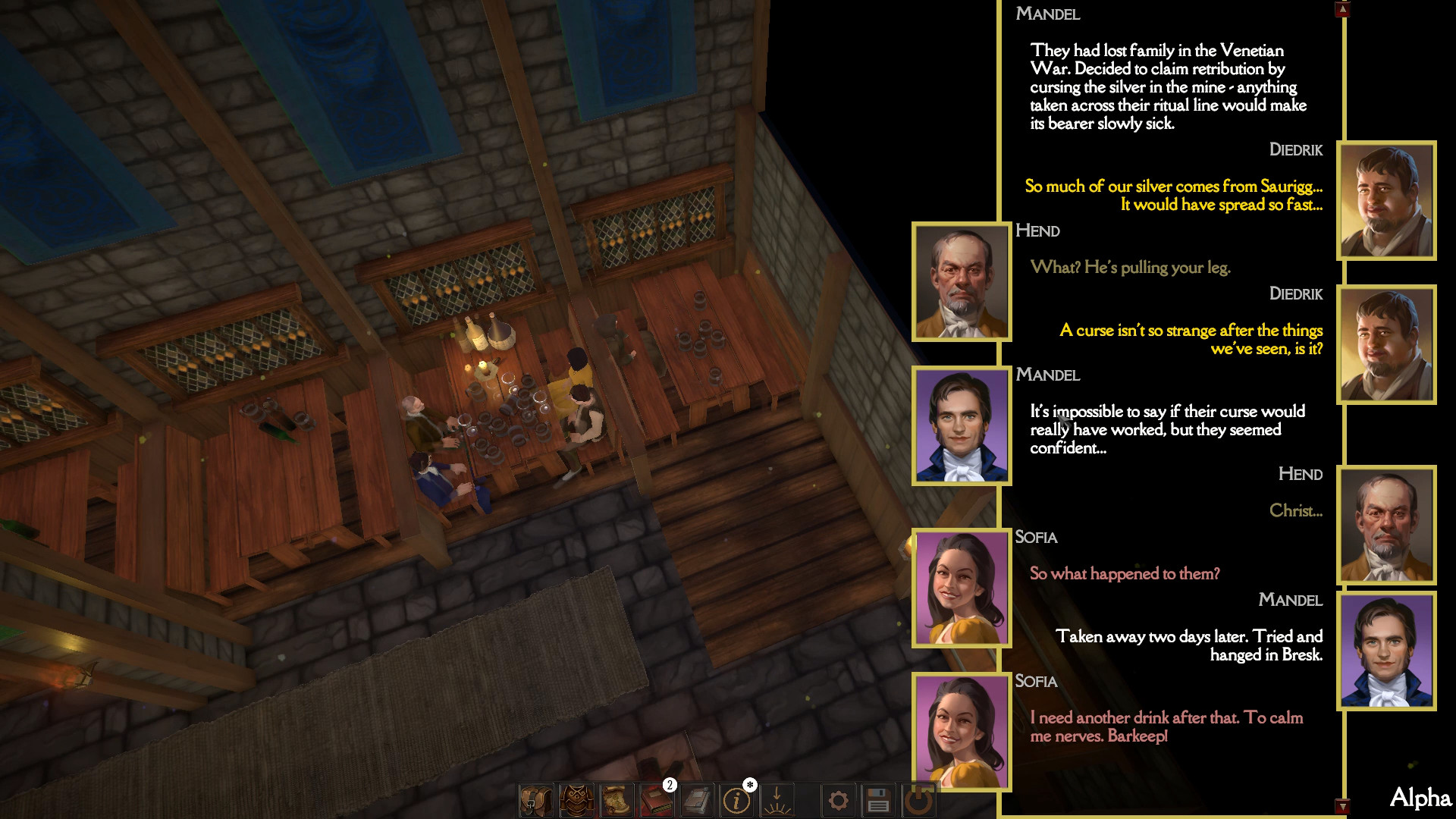Select Hend's portrait in dialogue
Image resolution: width=1456 pixels, height=819 pixels.
961,280
